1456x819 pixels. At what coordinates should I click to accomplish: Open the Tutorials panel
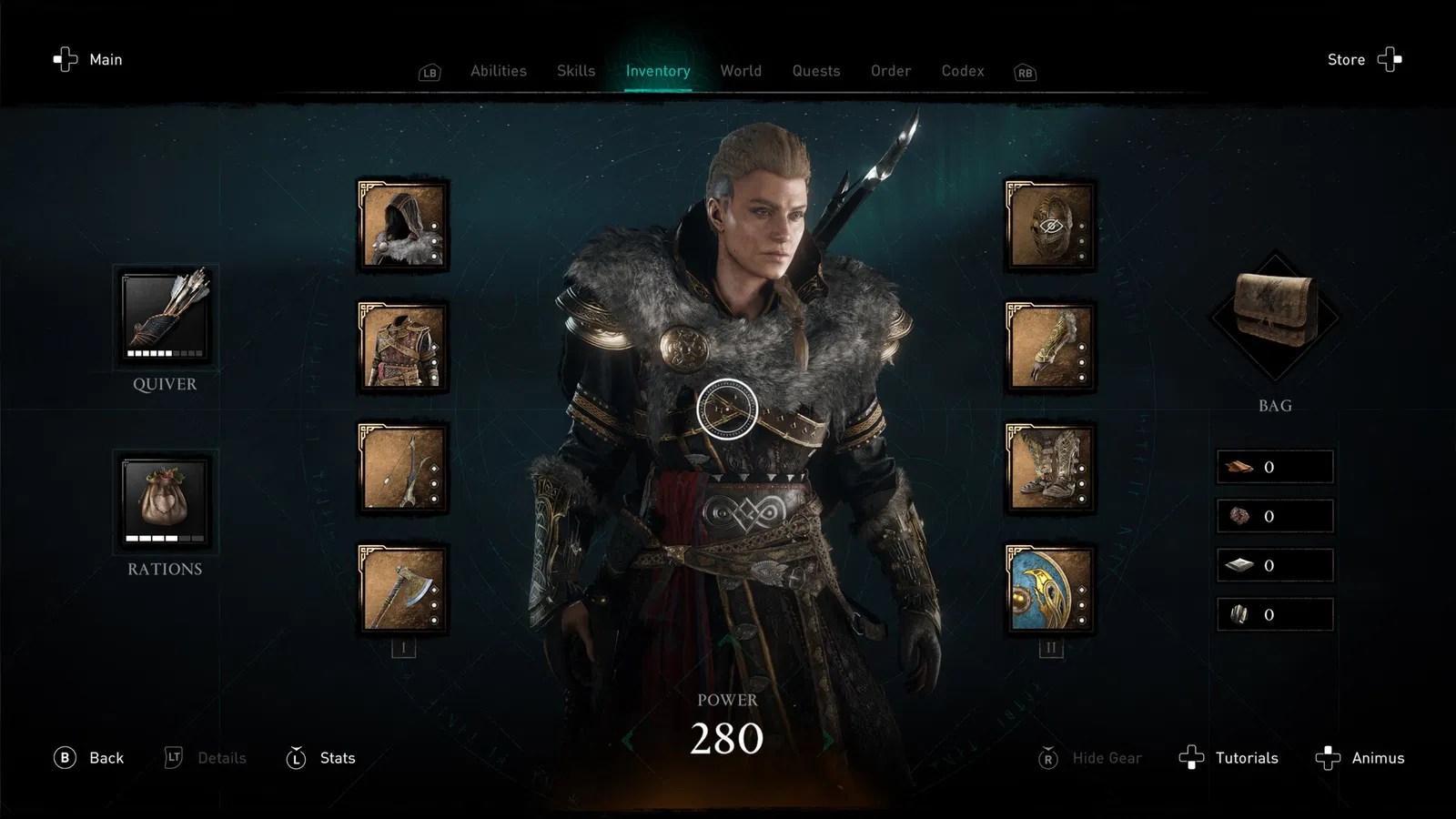(1247, 757)
